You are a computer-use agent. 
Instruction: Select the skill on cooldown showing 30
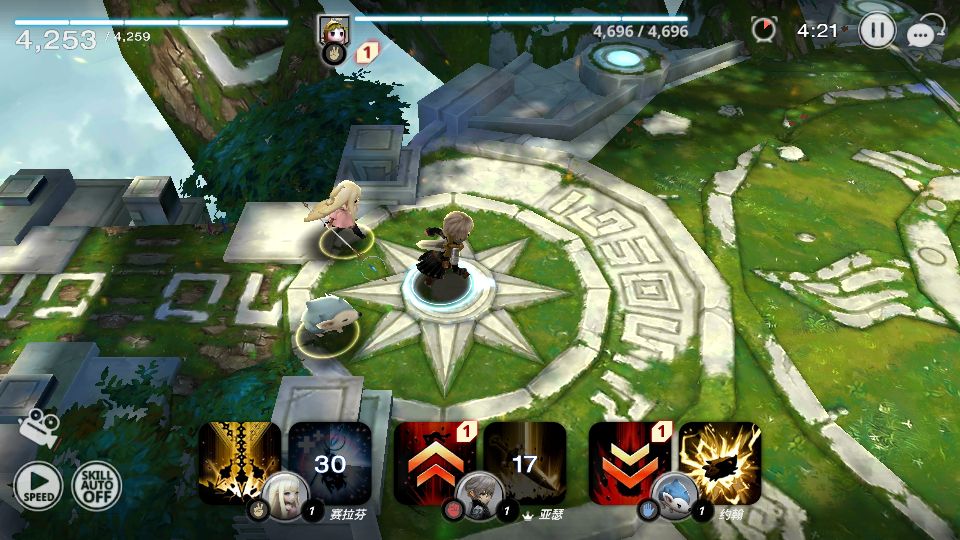330,462
